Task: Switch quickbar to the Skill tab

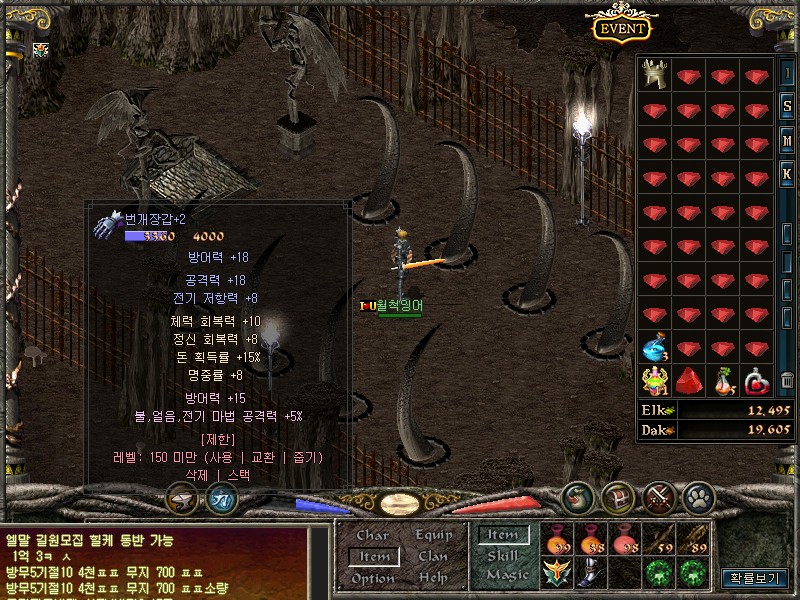Action: coord(503,555)
